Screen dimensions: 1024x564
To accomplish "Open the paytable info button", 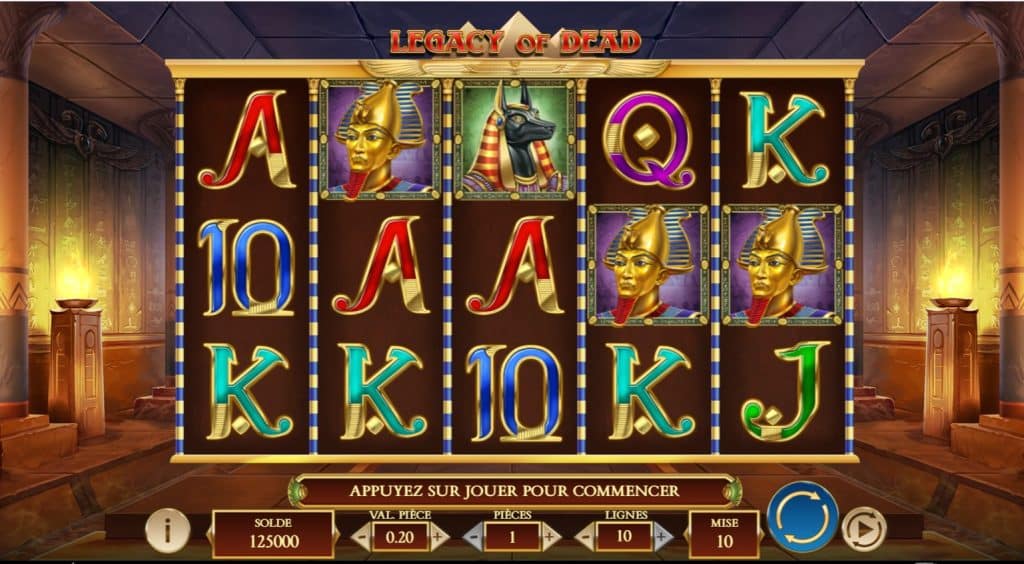I will pyautogui.click(x=167, y=531).
